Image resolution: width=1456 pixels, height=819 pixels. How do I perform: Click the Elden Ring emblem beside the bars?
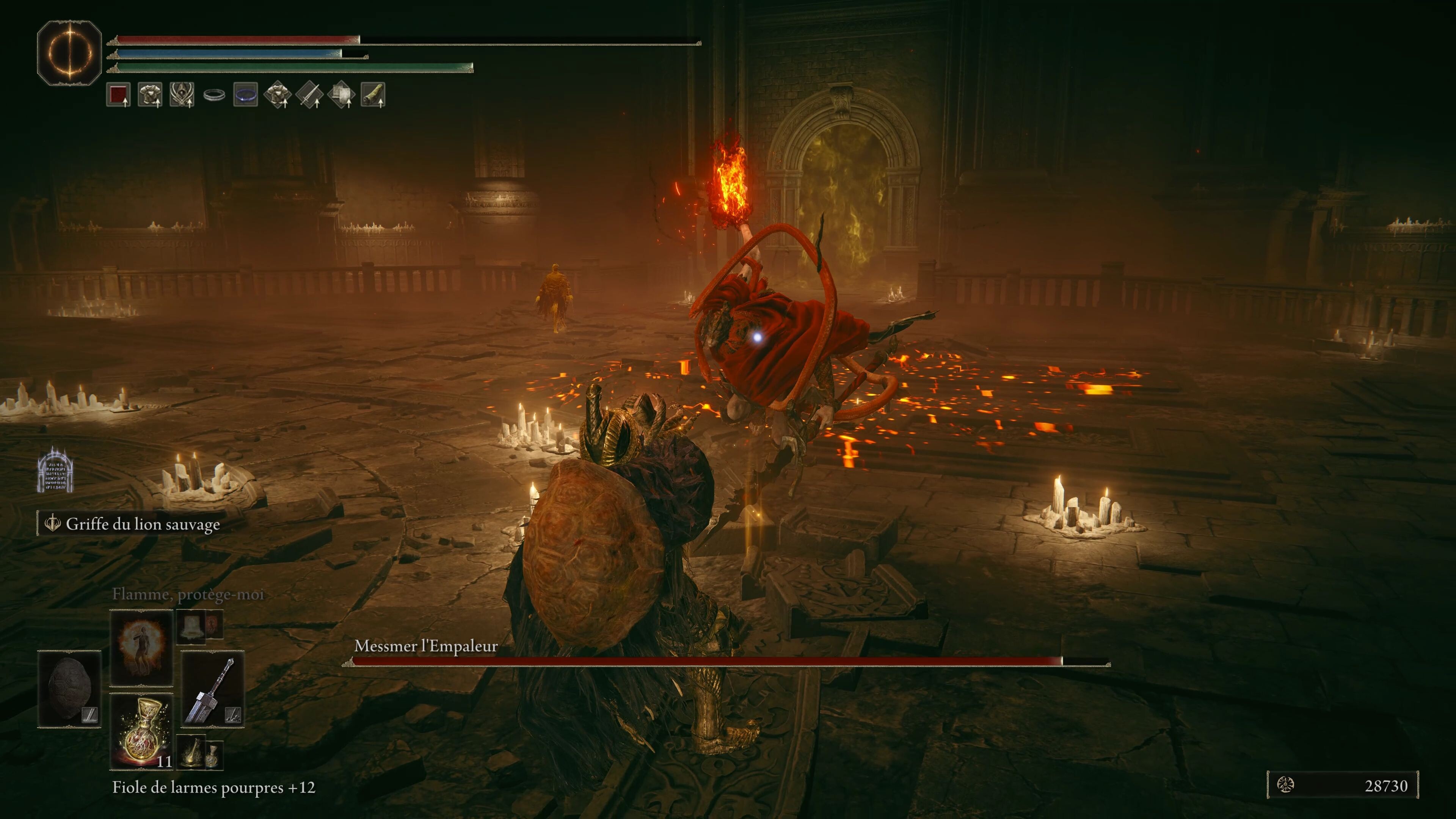69,53
